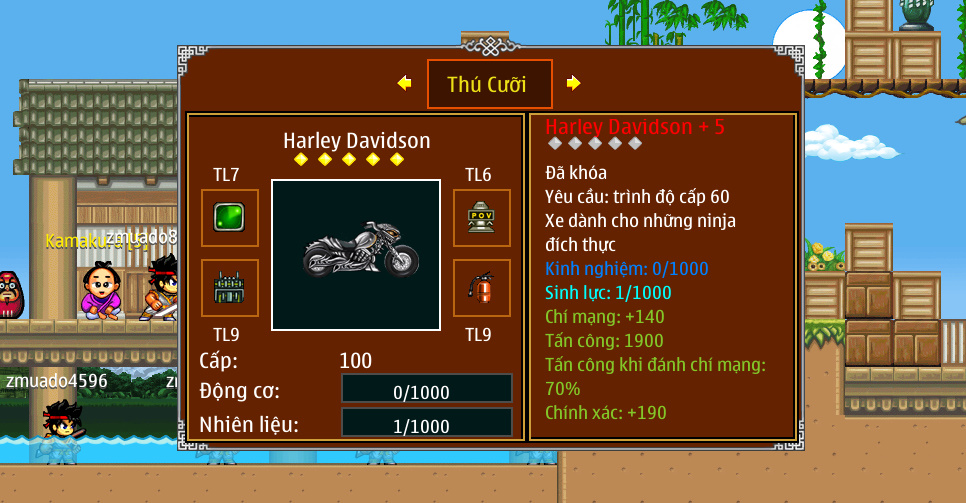
Task: Select the green gem TL7 equipment slot
Action: [x=230, y=218]
